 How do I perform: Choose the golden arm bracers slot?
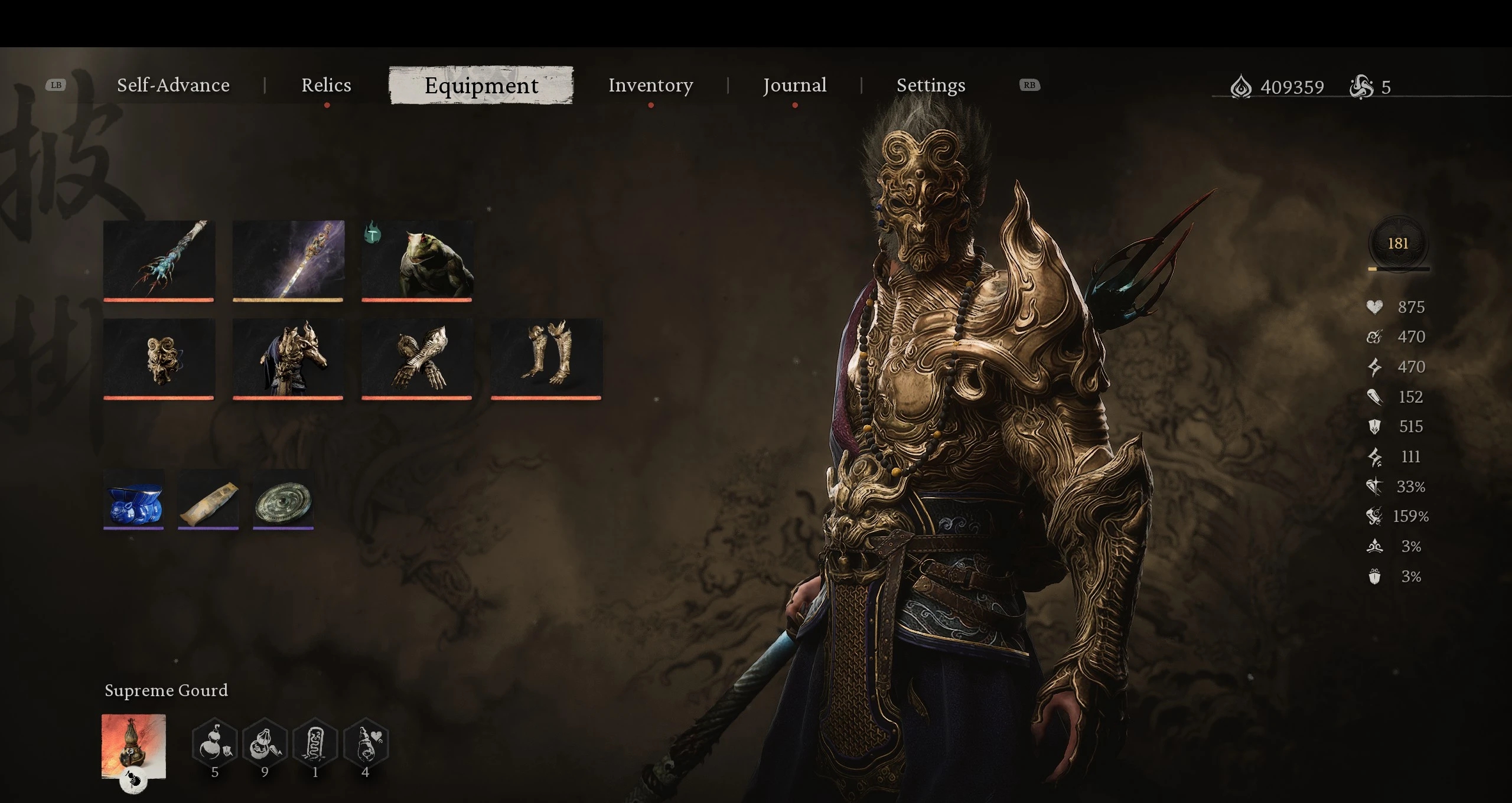(x=417, y=358)
